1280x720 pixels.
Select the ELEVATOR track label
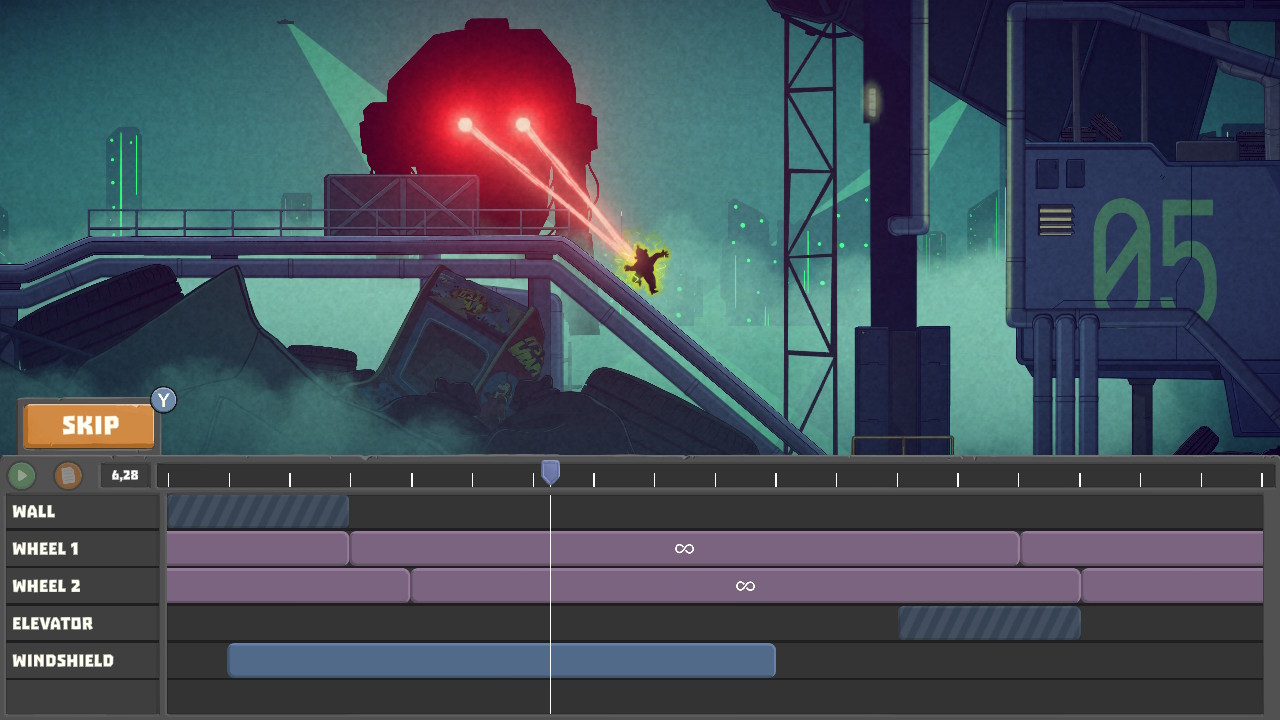[x=80, y=622]
